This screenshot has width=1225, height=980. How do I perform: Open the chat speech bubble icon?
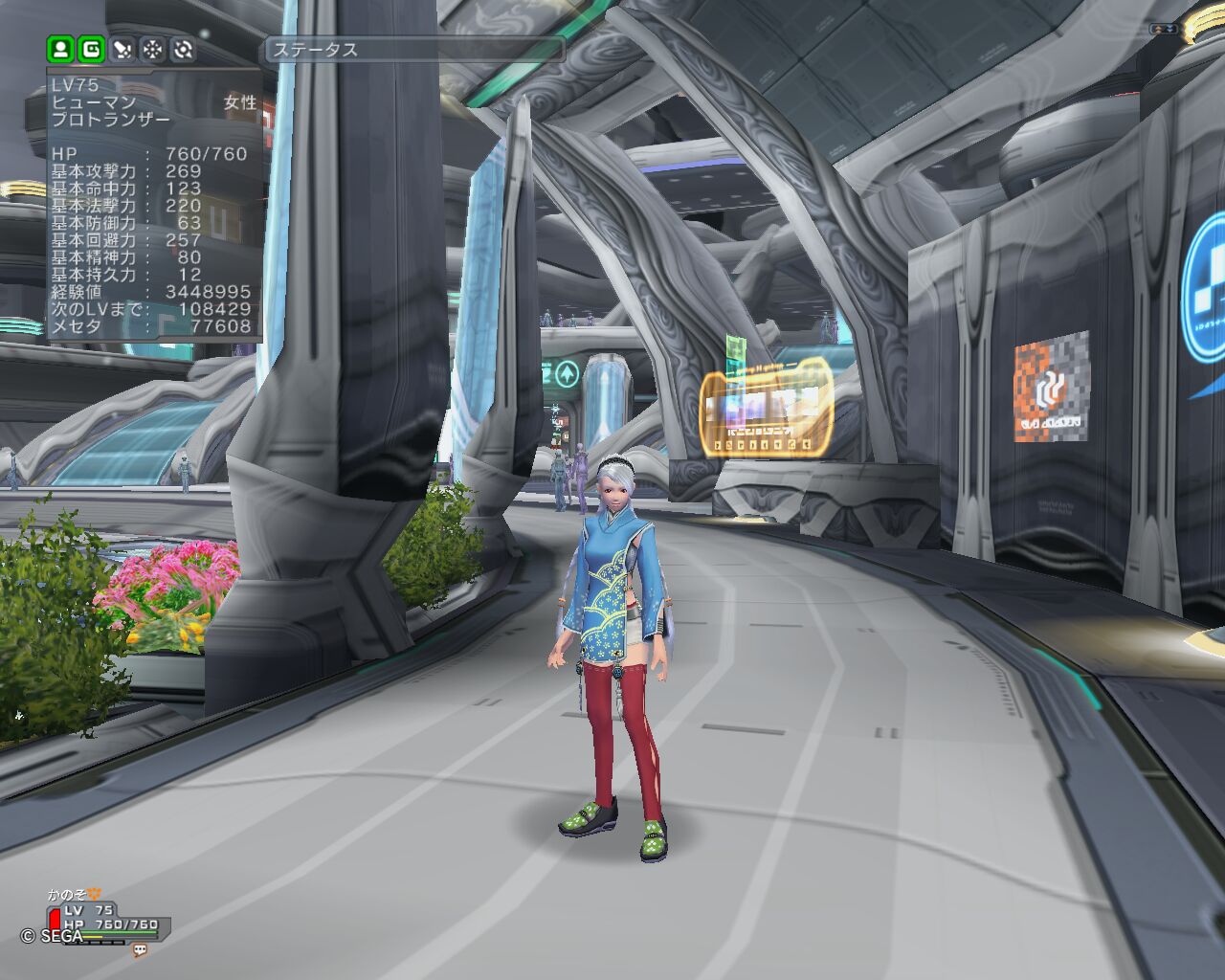point(140,950)
